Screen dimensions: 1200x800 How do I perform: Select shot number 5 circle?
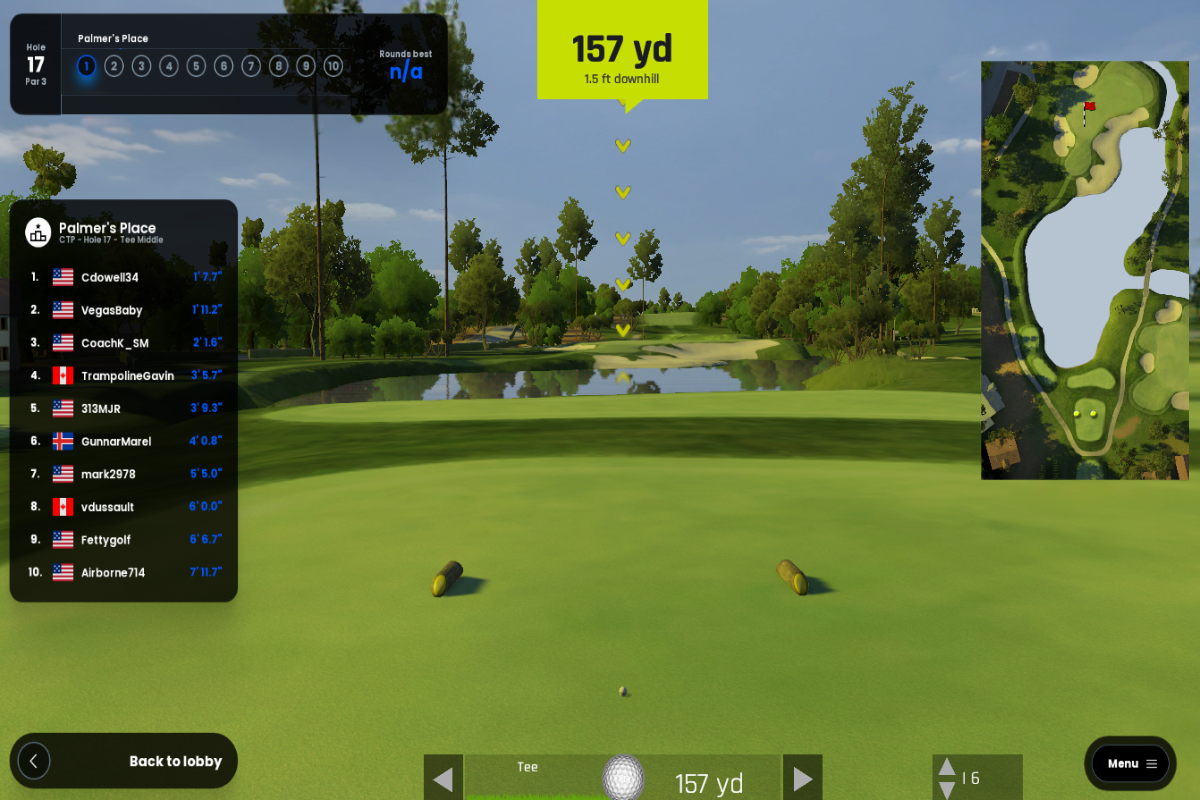(x=196, y=67)
